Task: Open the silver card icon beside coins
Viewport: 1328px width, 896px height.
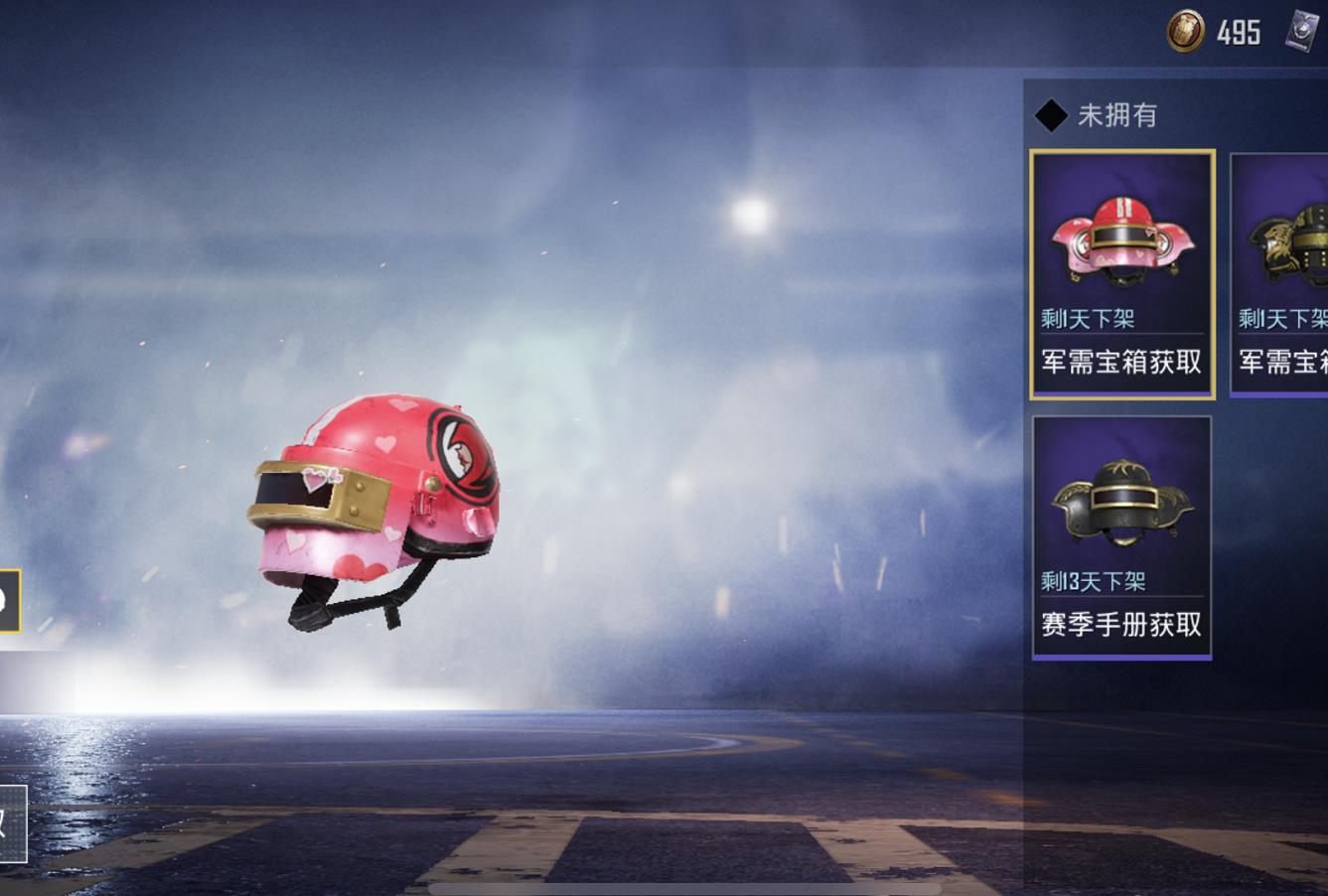Action: tap(1303, 32)
